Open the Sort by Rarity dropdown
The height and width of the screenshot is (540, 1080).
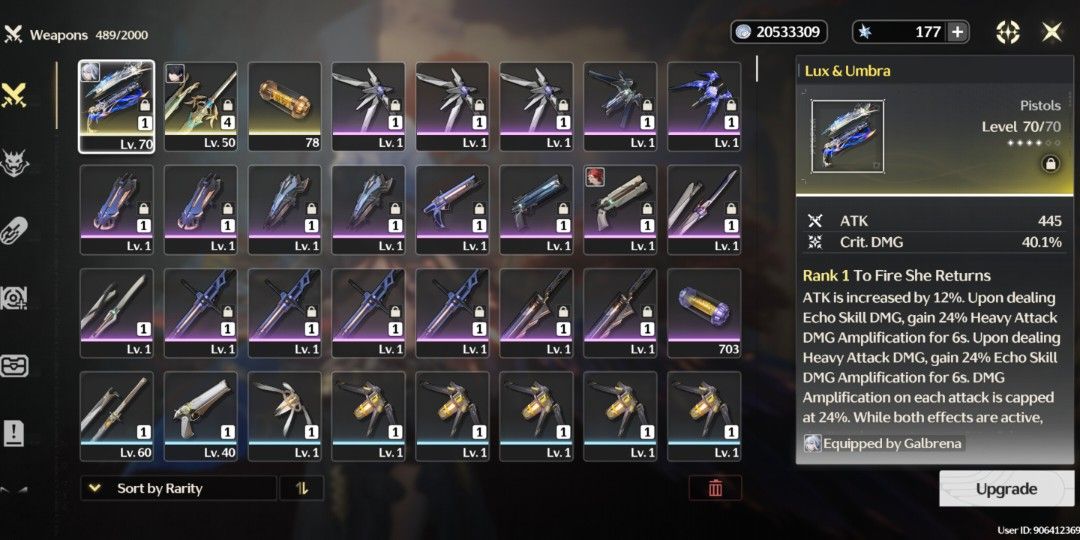[x=178, y=488]
